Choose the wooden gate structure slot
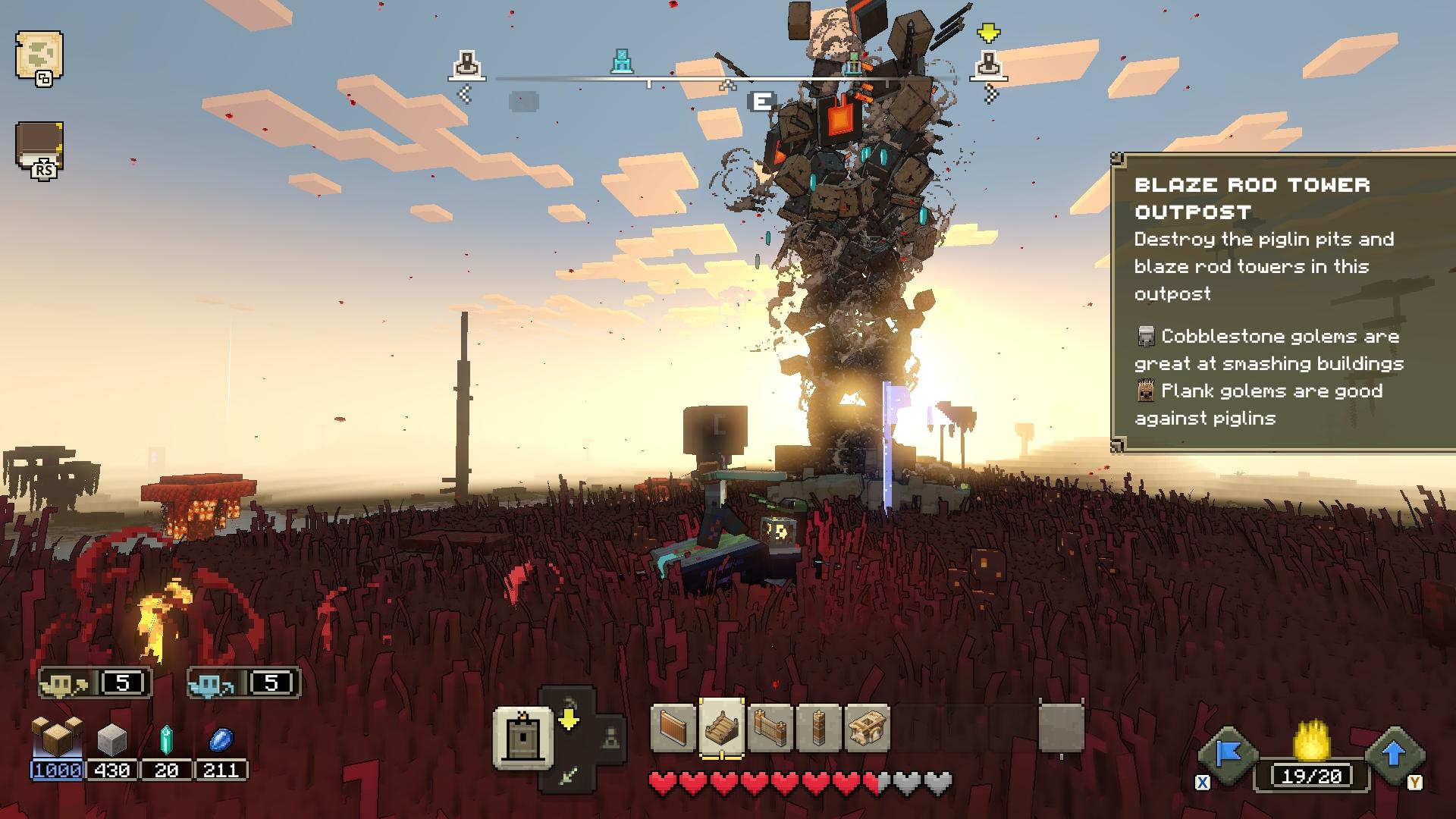The image size is (1456, 819). click(770, 729)
